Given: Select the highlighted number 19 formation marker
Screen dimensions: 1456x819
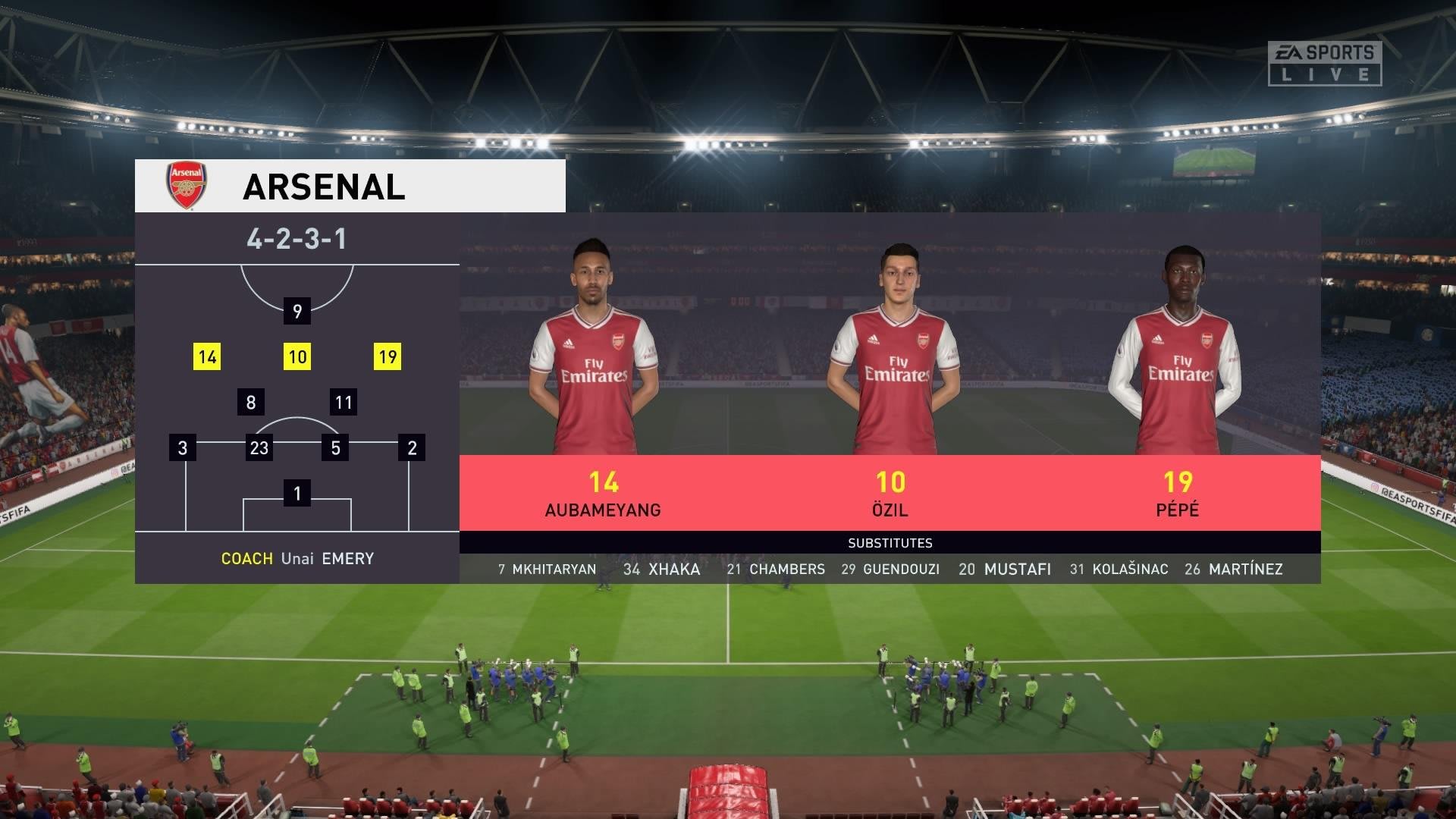Looking at the screenshot, I should pos(388,356).
